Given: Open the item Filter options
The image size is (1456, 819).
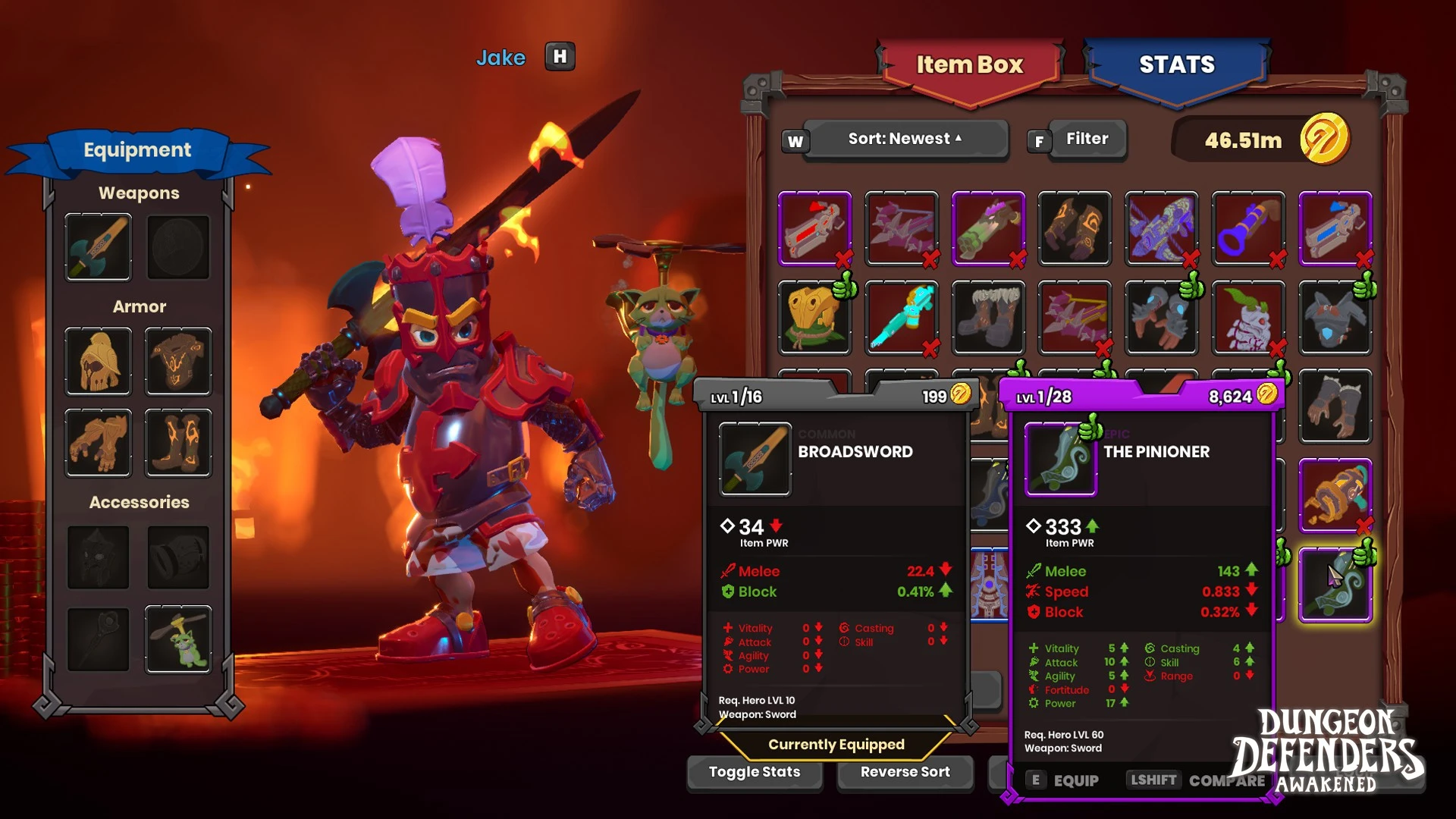Looking at the screenshot, I should point(1087,140).
